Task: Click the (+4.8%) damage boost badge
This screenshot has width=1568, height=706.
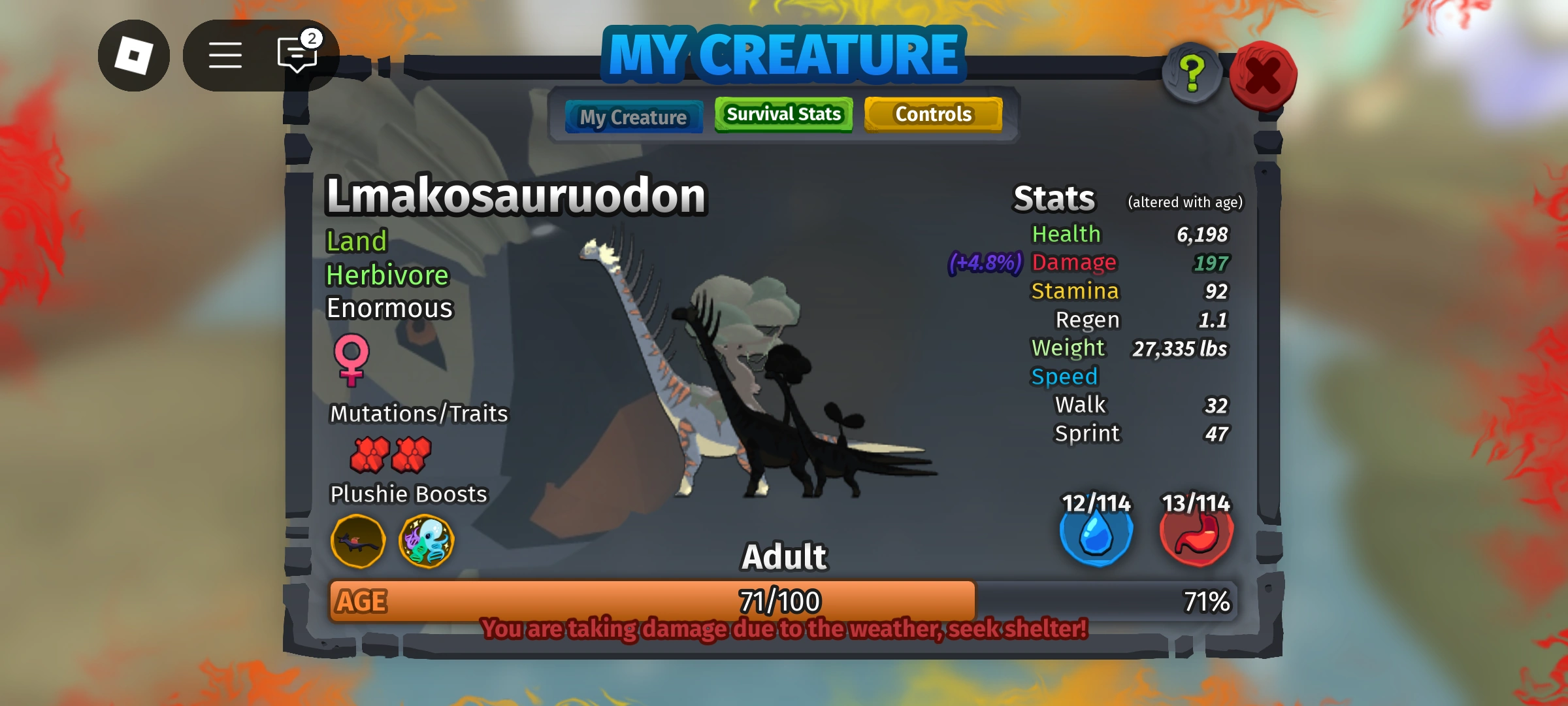Action: click(984, 263)
